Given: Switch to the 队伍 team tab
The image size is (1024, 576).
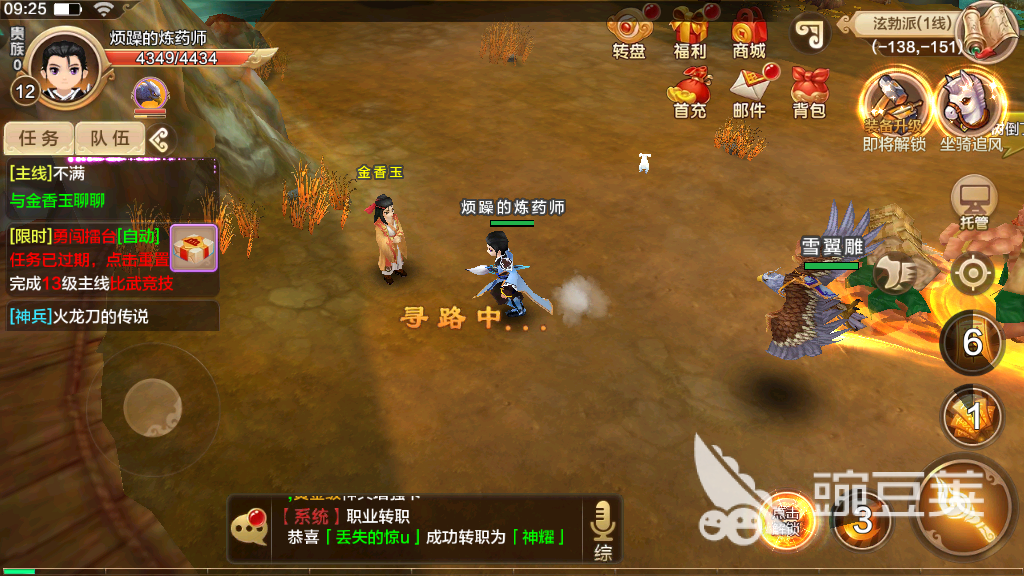Looking at the screenshot, I should coord(109,139).
